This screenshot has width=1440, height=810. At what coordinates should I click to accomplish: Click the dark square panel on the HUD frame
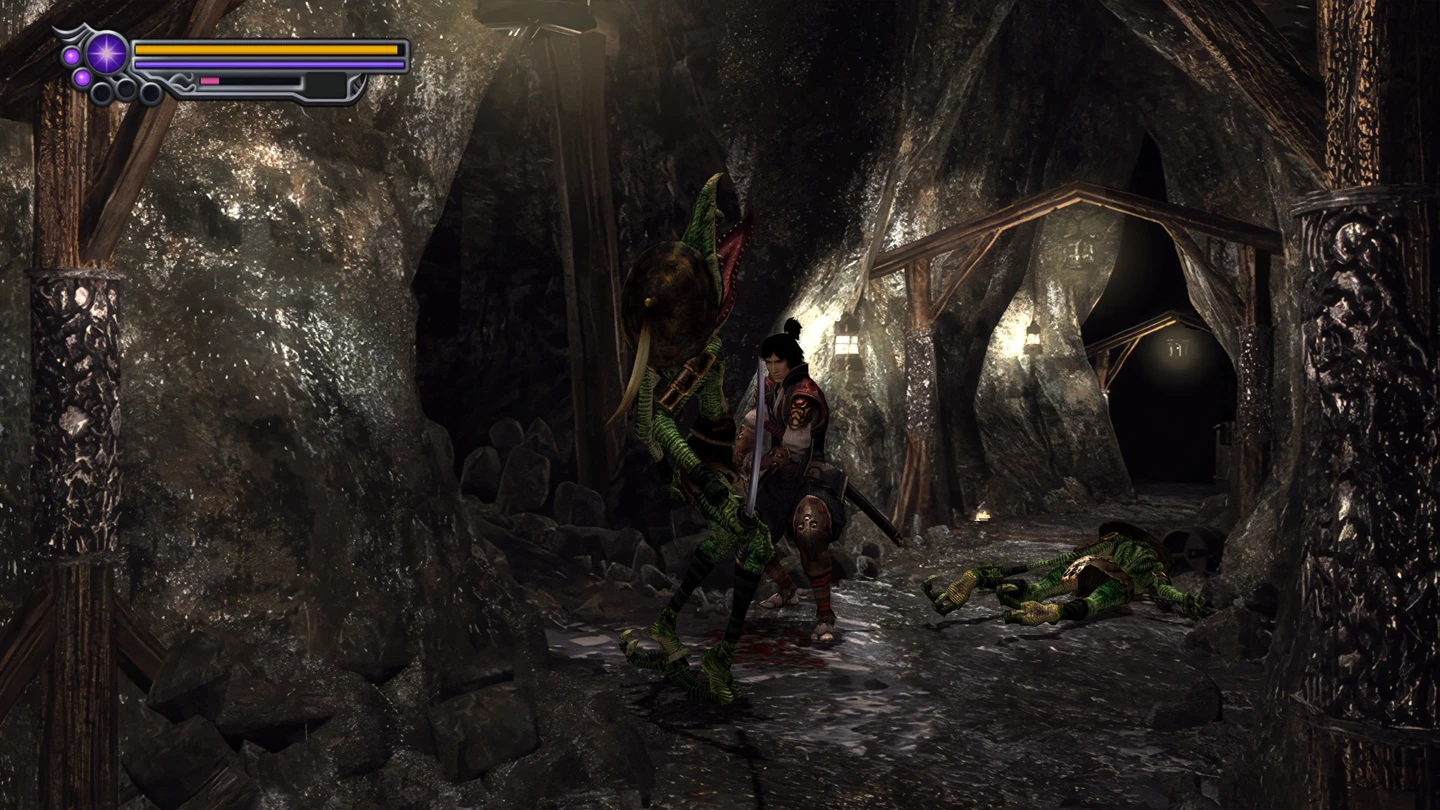(325, 86)
